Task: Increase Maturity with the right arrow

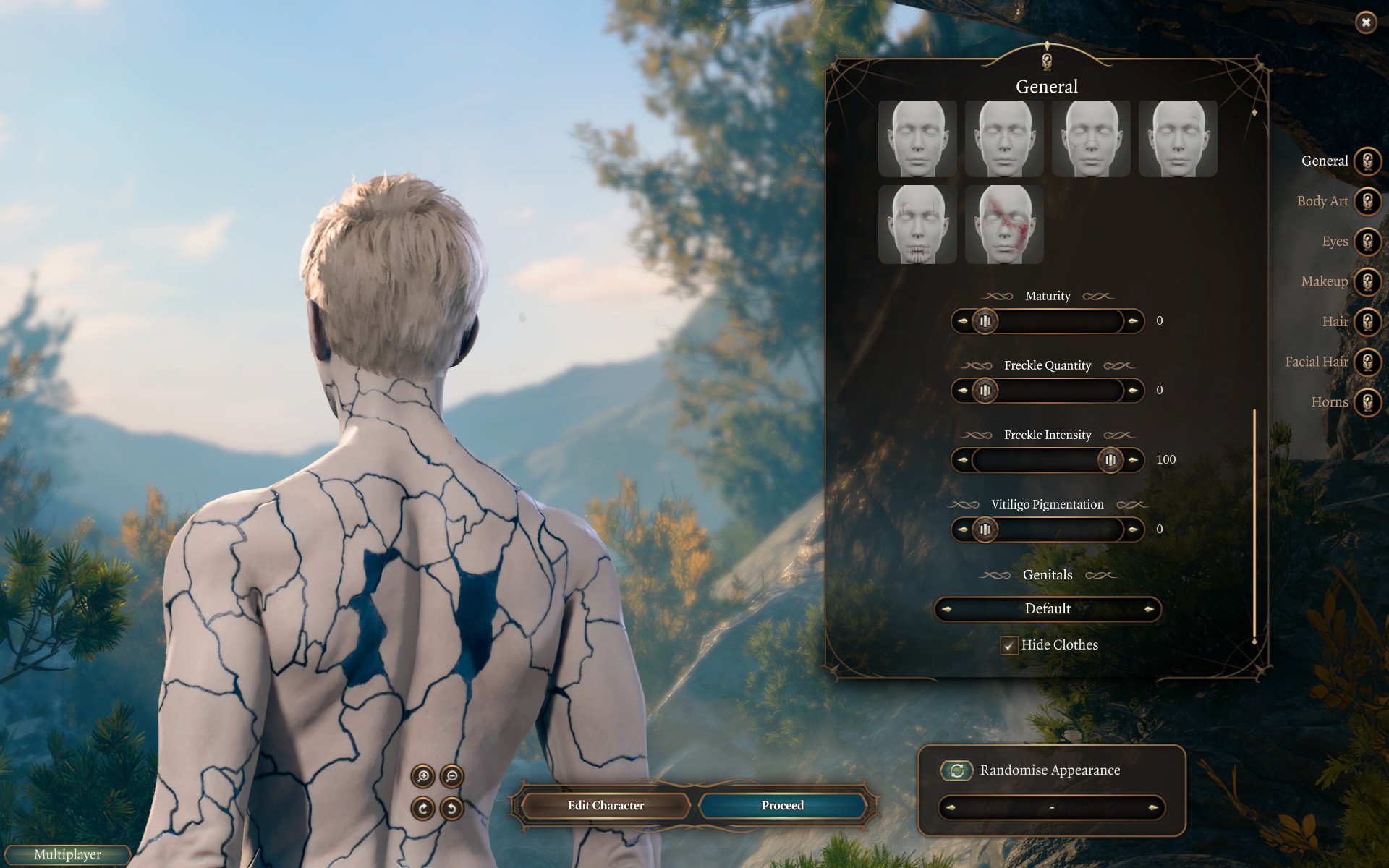Action: click(x=1133, y=320)
